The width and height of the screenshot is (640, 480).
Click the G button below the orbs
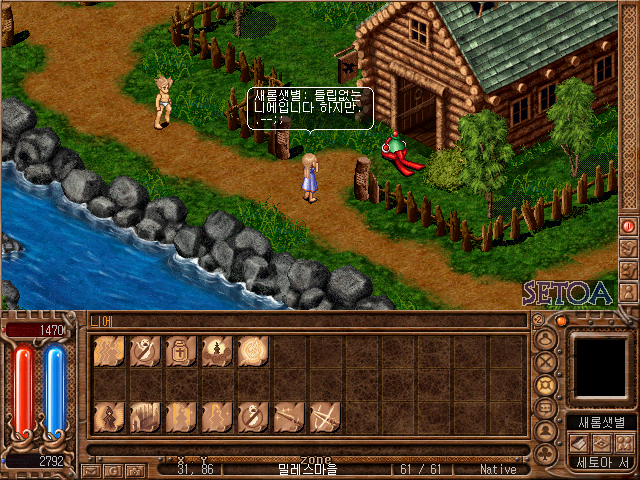click(x=112, y=470)
